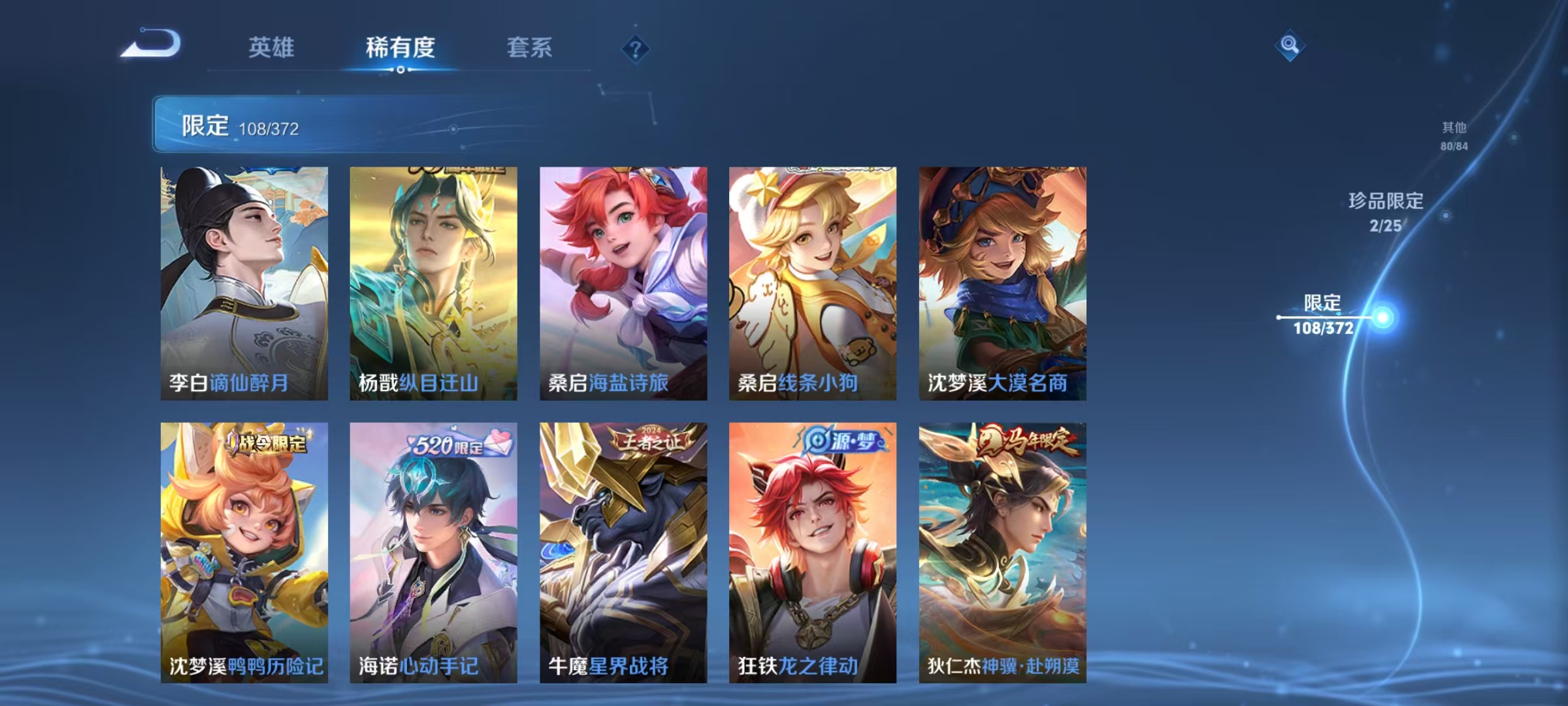Select the 稀有度 tab
The height and width of the screenshot is (706, 1568).
pyautogui.click(x=401, y=47)
